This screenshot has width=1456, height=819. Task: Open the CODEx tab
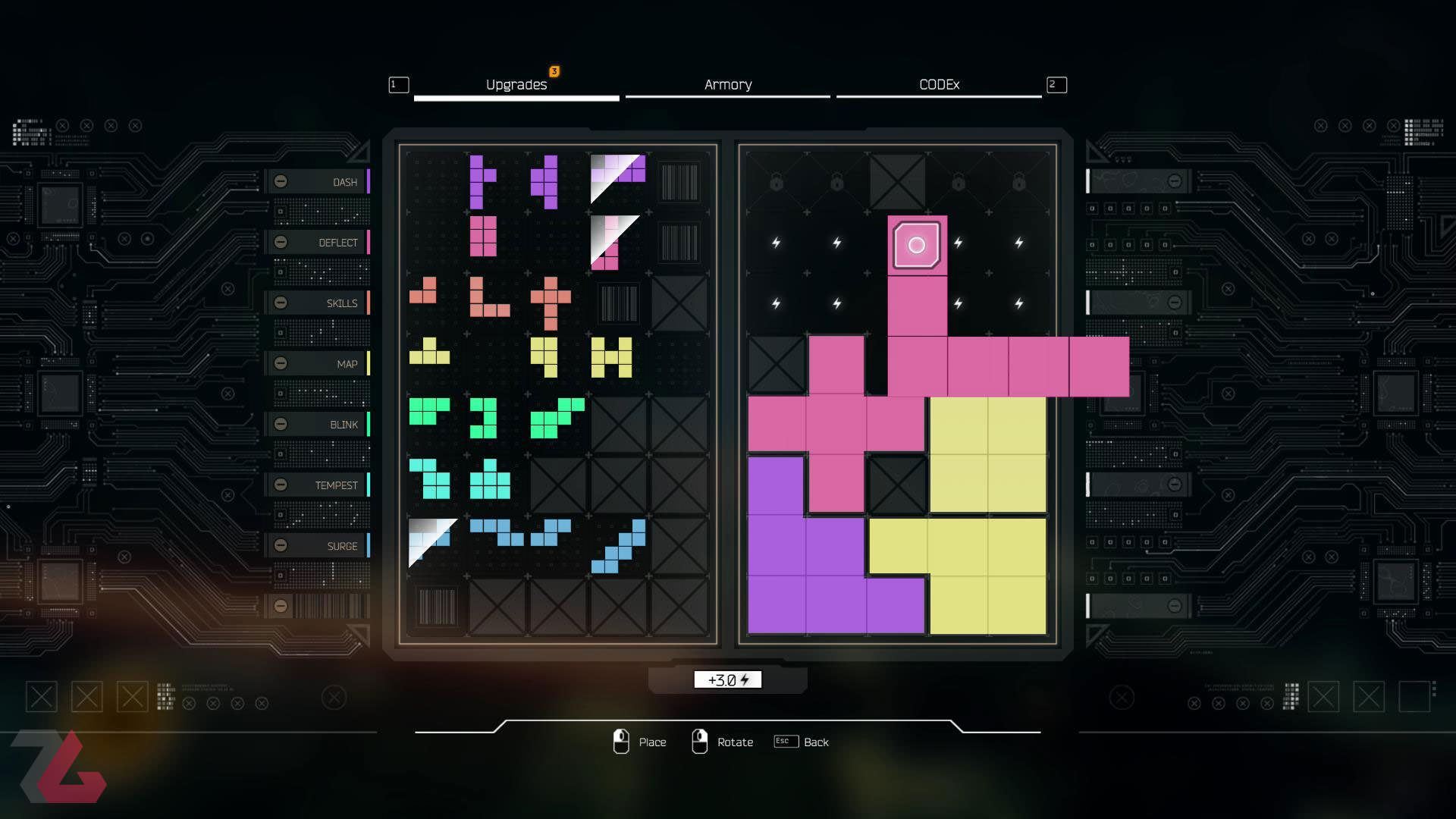tap(939, 85)
